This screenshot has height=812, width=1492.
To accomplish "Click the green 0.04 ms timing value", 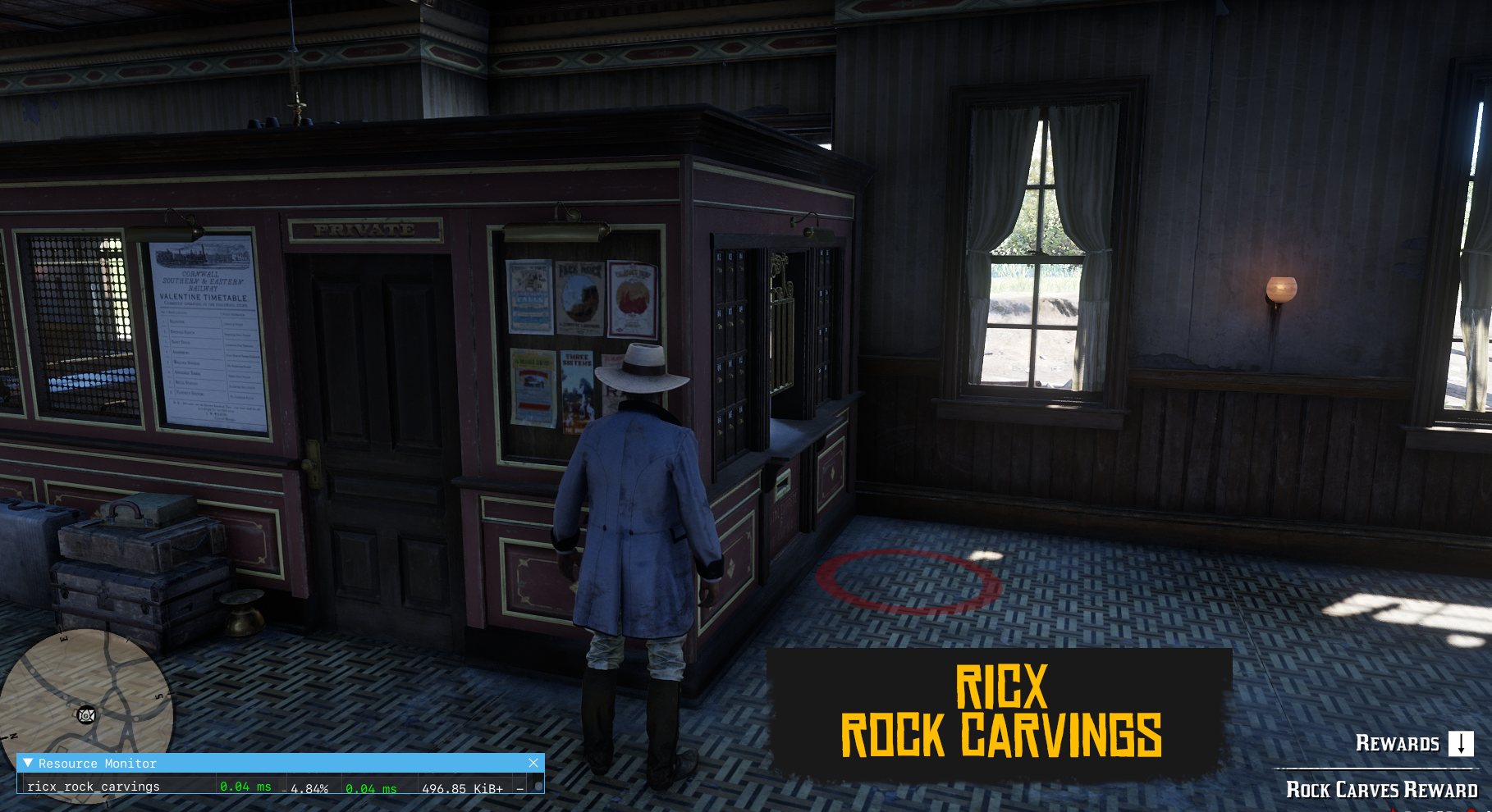I will coord(245,787).
